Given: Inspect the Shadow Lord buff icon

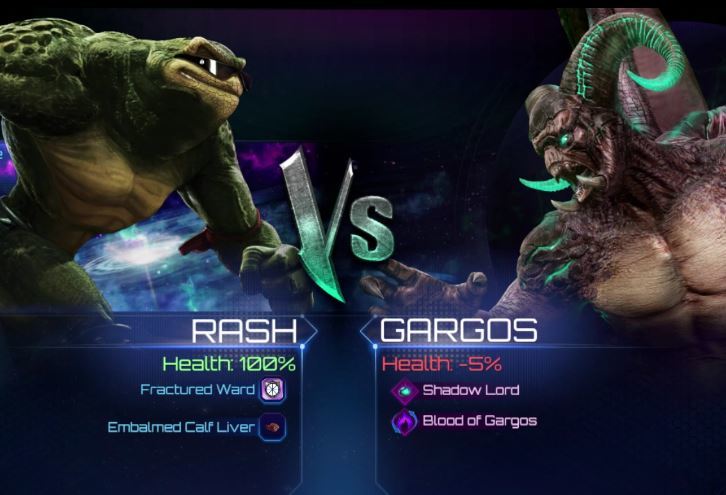Looking at the screenshot, I should (404, 391).
